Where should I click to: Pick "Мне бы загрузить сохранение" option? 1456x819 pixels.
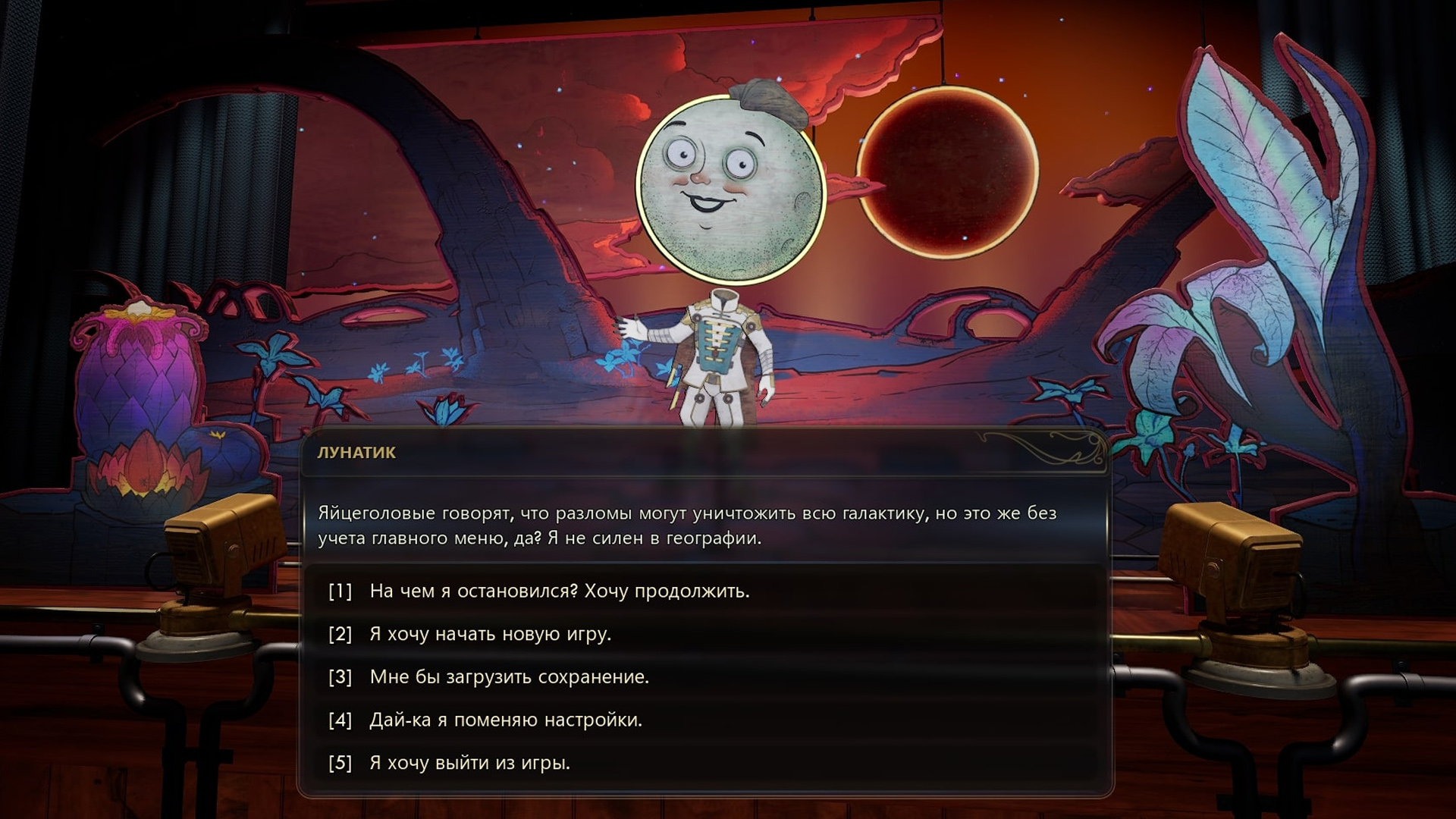[509, 676]
